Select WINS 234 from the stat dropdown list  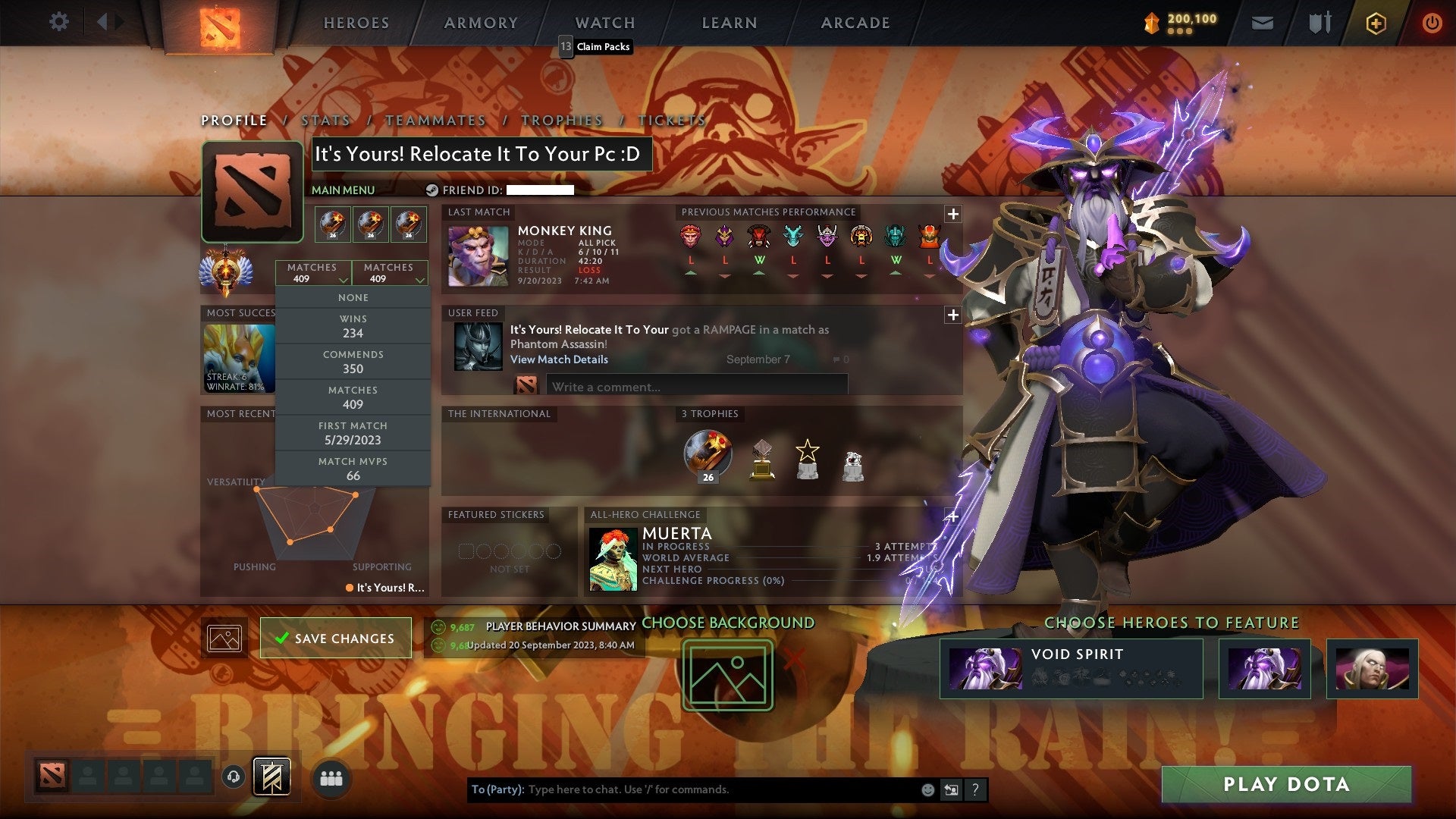[353, 326]
